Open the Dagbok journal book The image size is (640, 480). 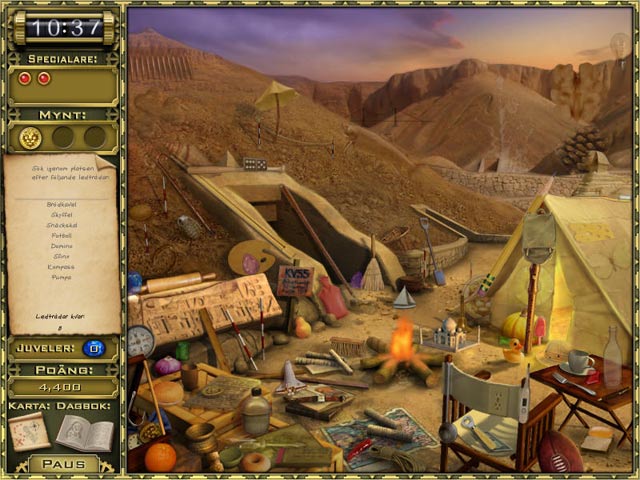84,432
